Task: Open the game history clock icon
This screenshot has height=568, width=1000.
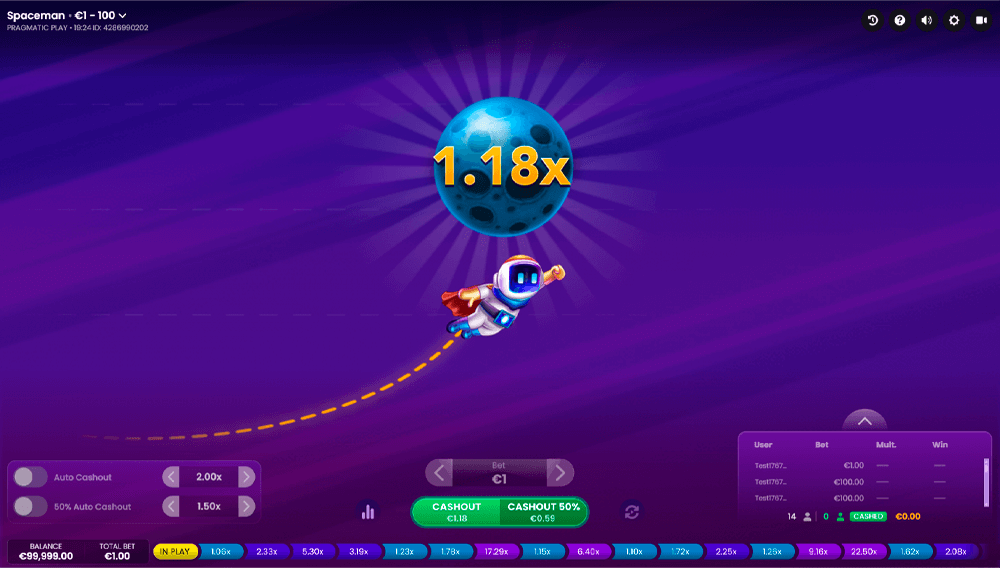Action: (x=873, y=20)
